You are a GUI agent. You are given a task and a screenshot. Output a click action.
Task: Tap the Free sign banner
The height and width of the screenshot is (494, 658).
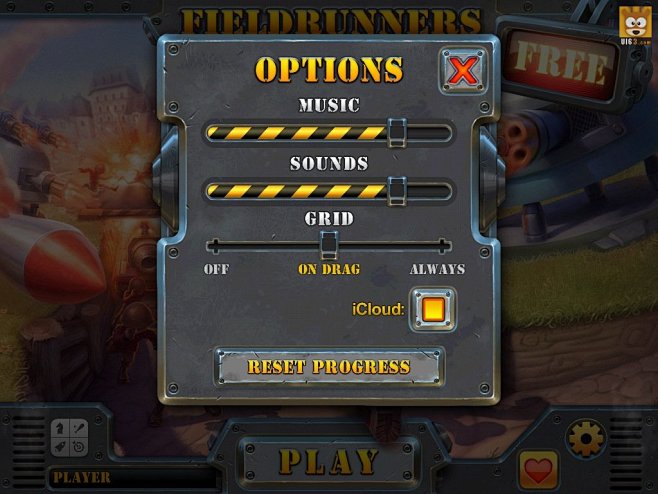click(x=561, y=66)
